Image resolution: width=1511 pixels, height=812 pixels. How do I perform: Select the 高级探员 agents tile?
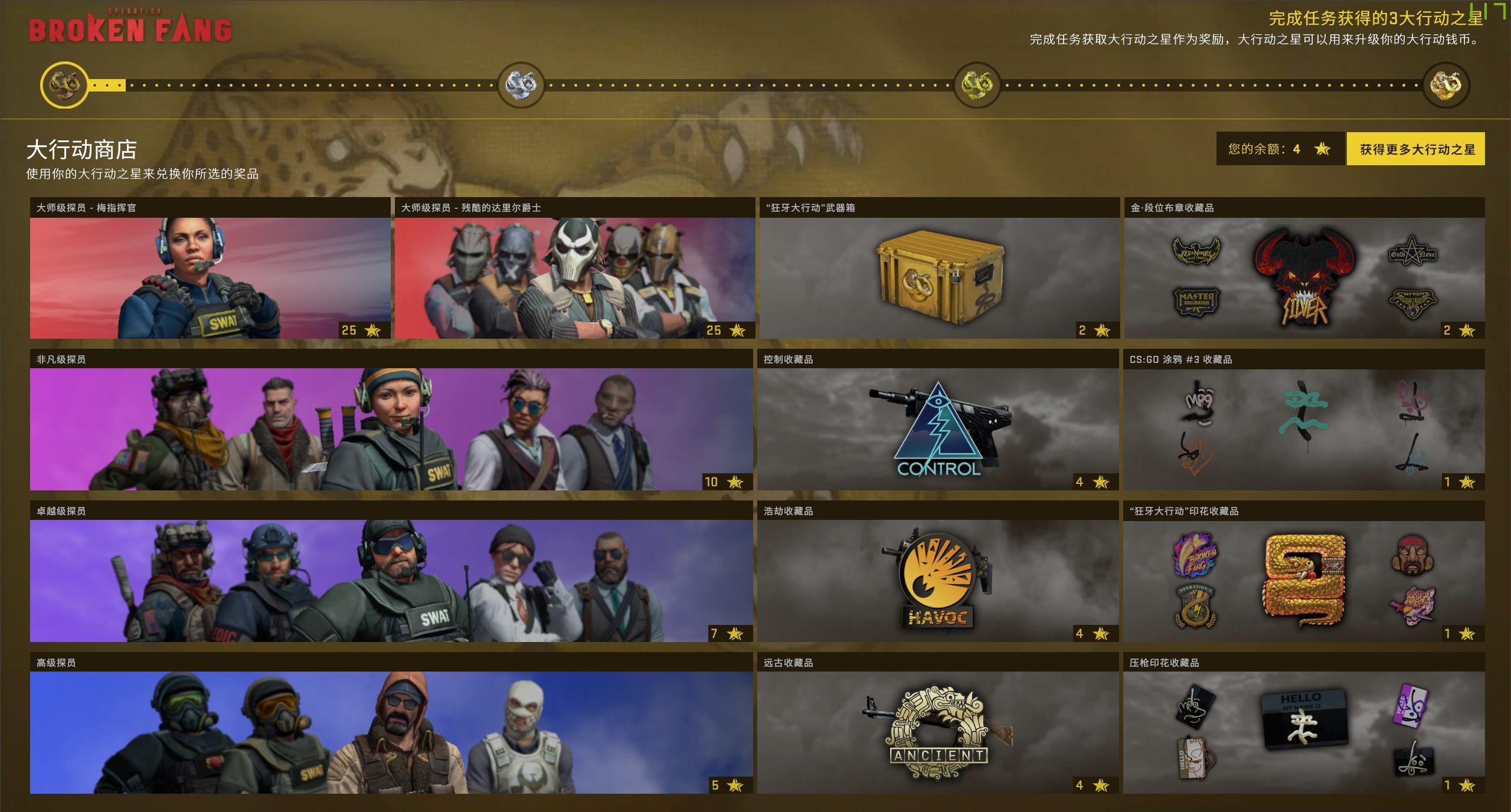(391, 732)
